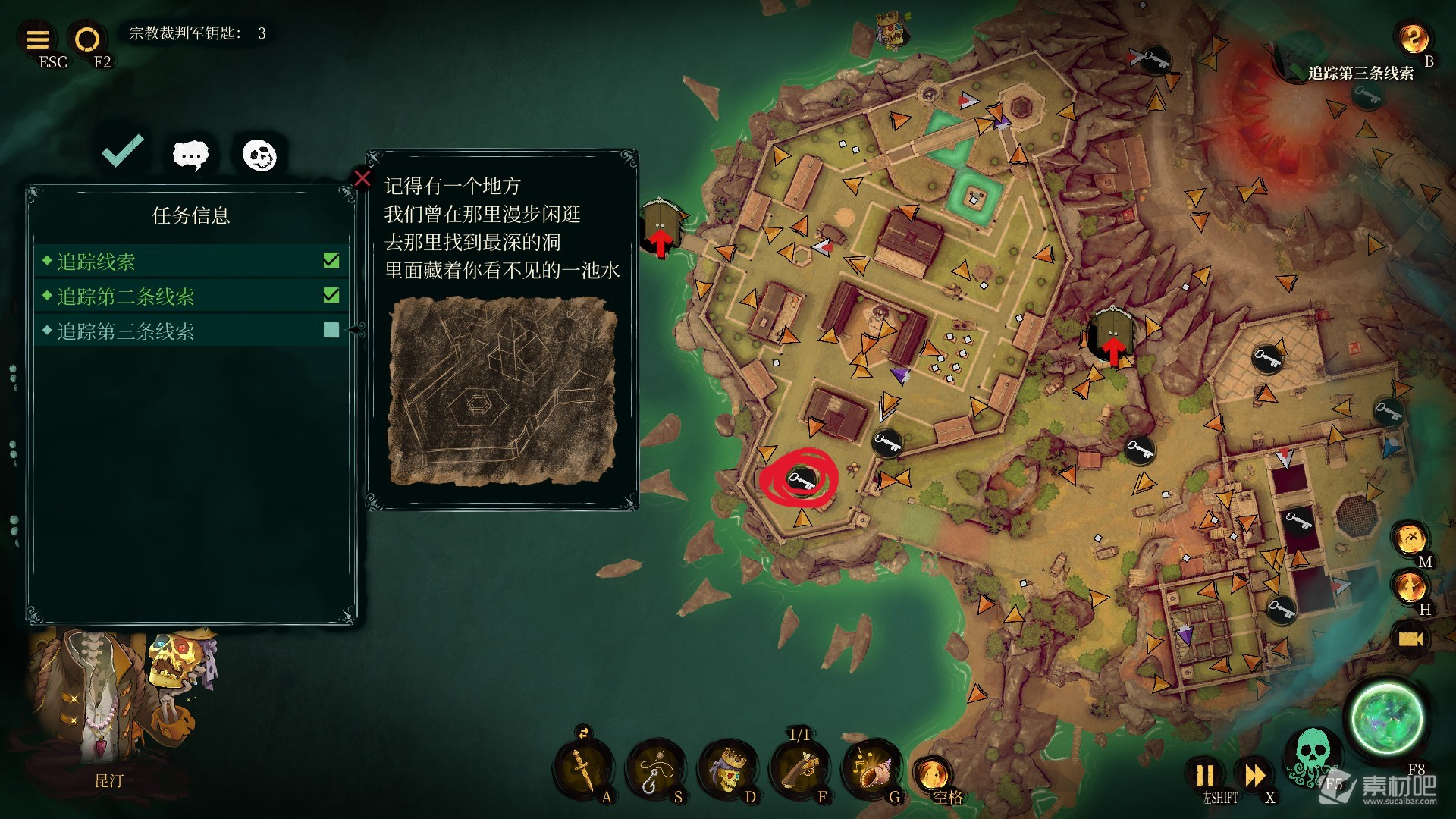Screen dimensions: 1456x819
Task: Open the hamburger pause menu
Action: (37, 39)
